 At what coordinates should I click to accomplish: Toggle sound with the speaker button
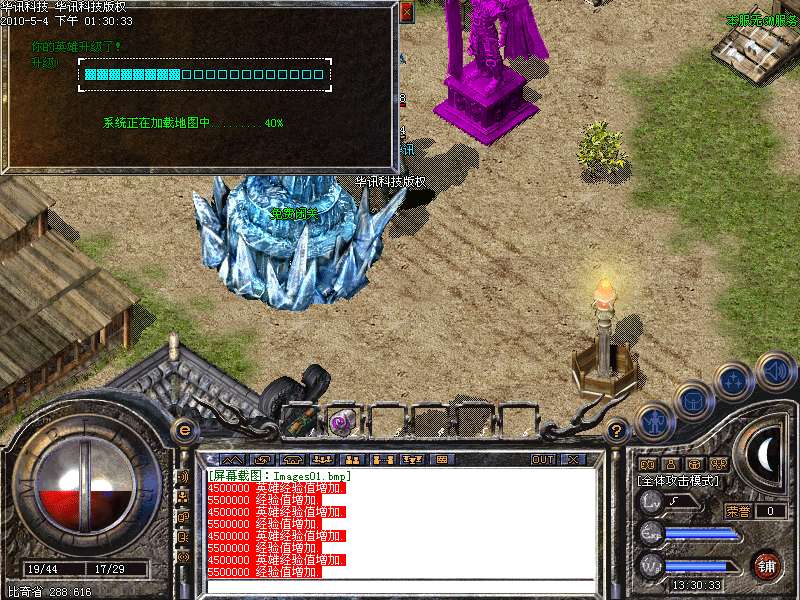(x=775, y=371)
